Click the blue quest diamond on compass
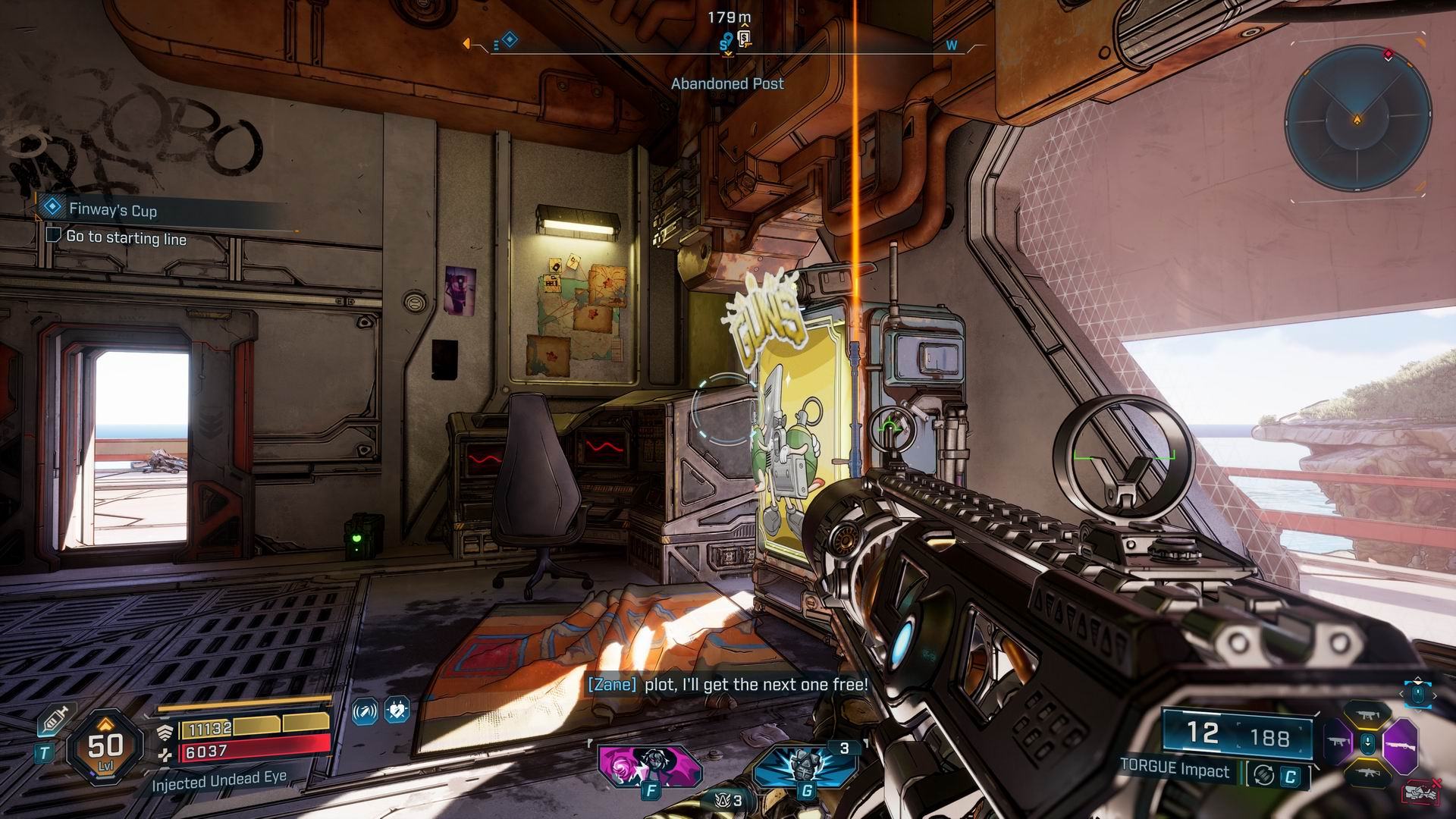1456x819 pixels. [510, 39]
